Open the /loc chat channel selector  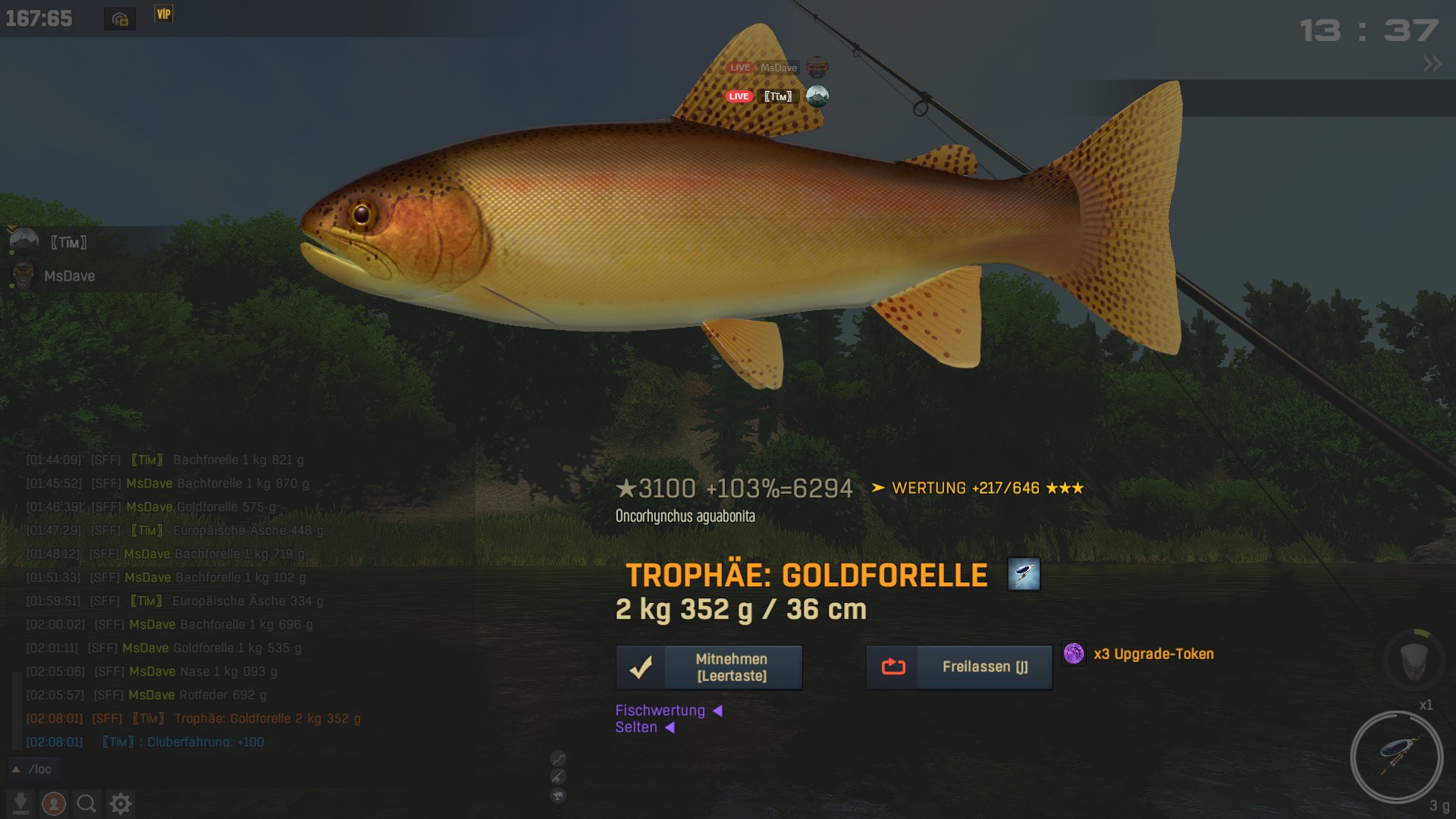pyautogui.click(x=33, y=769)
